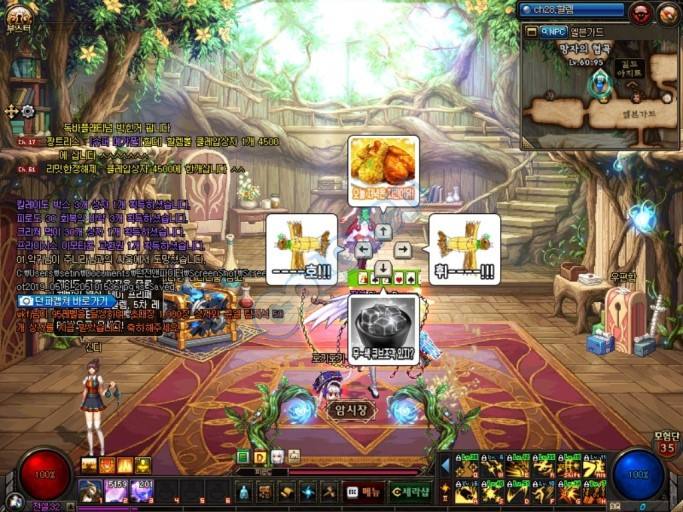Use the quick slot item showing 5159
Viewport: 683px width, 512px height.
(116, 491)
